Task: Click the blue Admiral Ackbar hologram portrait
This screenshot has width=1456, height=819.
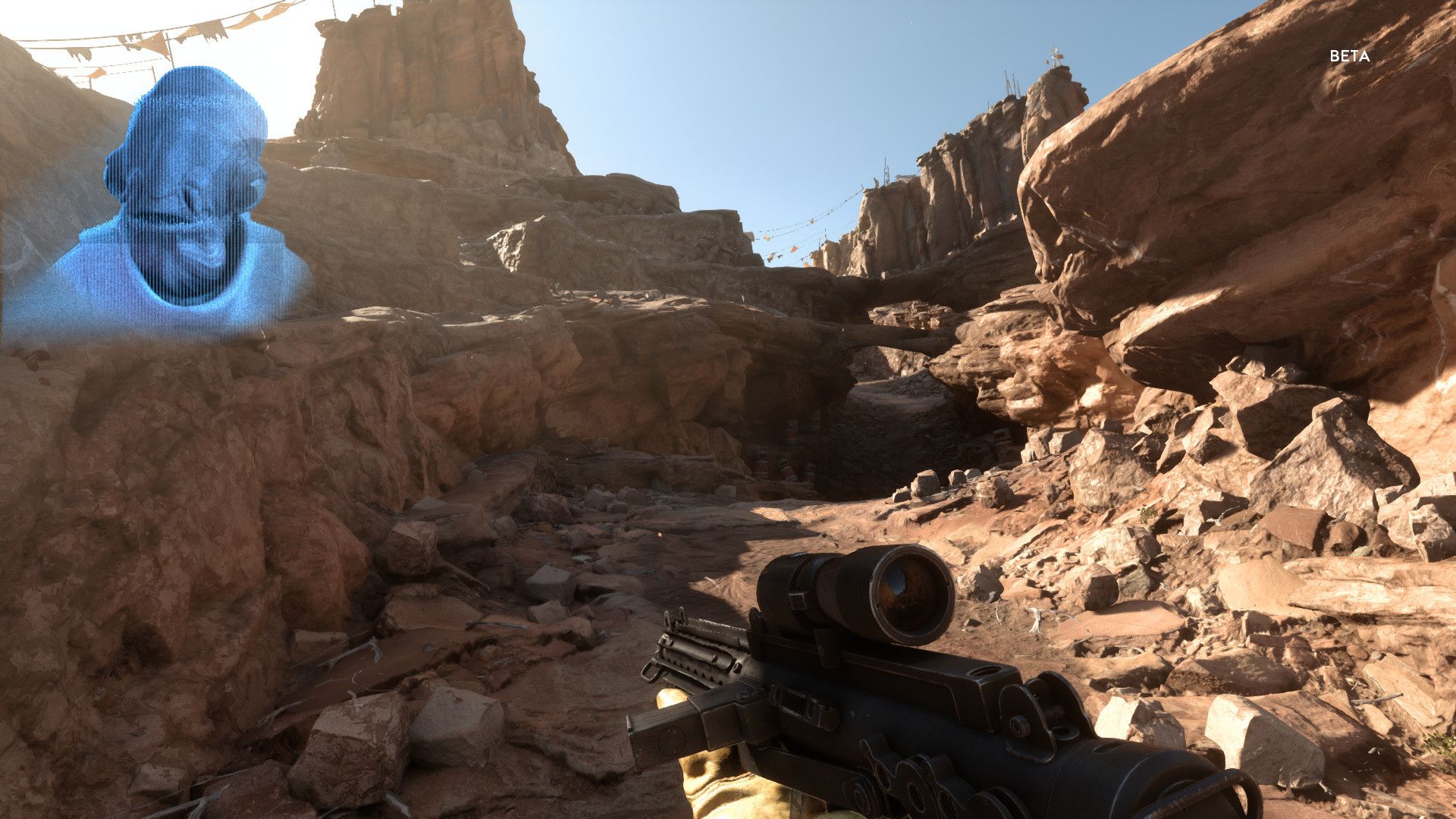Action: point(182,205)
